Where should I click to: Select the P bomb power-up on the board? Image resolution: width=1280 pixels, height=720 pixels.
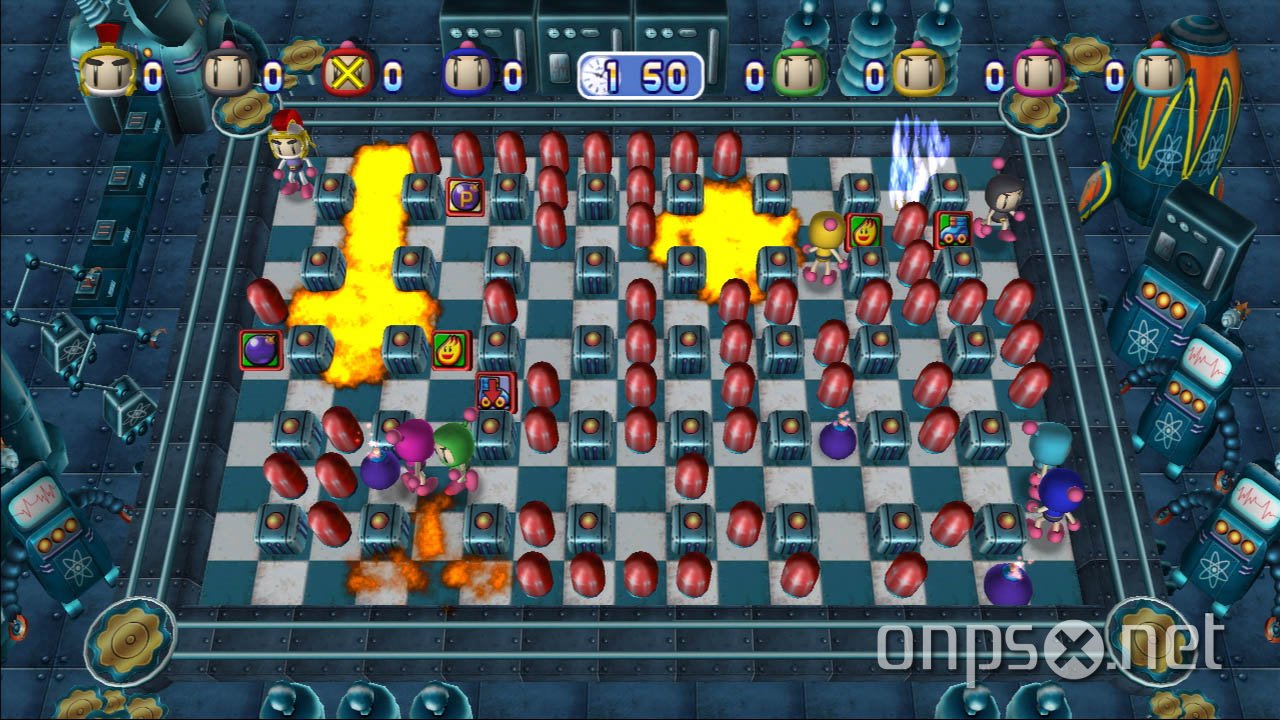464,196
